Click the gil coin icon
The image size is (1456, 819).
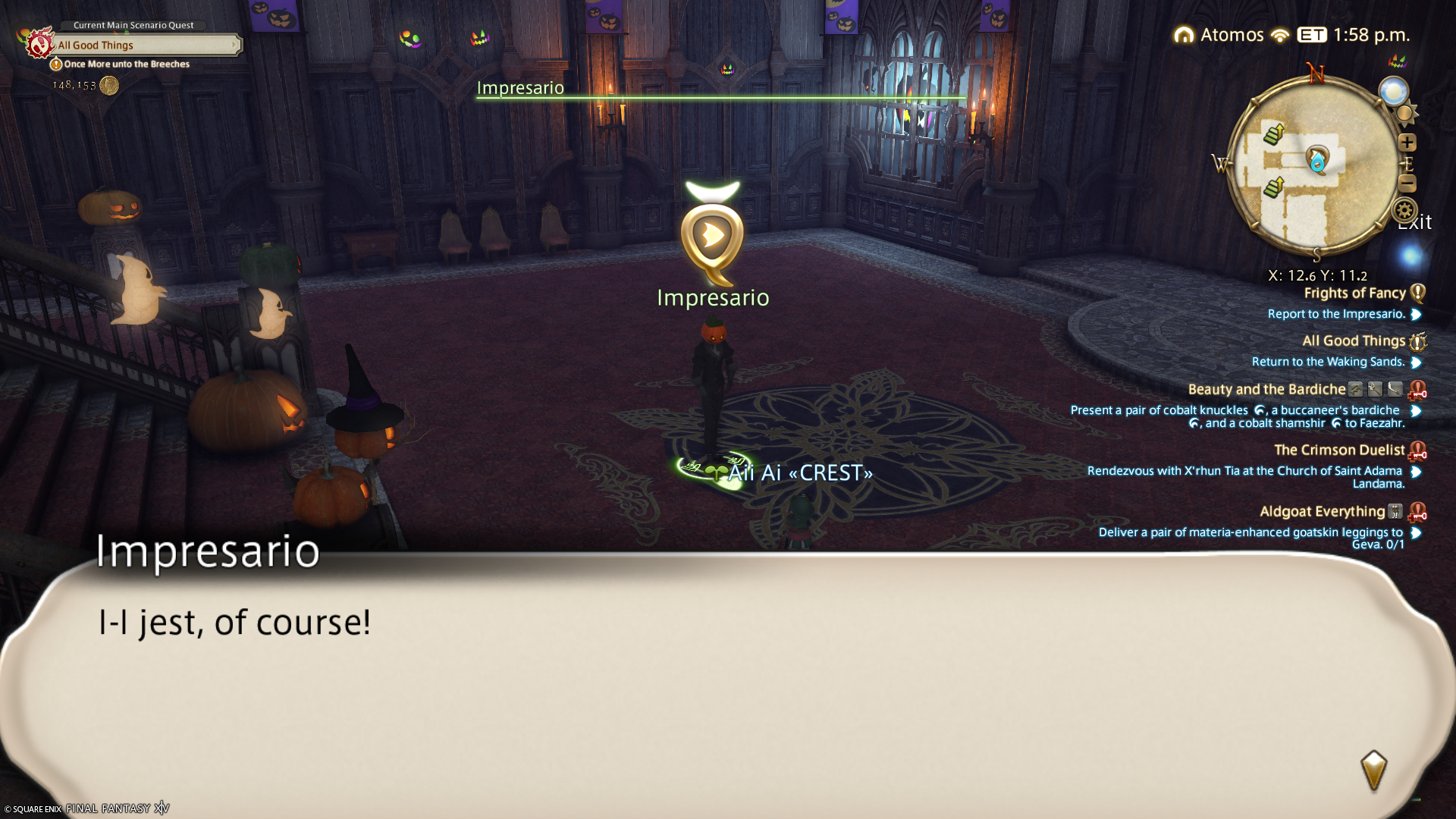point(109,86)
